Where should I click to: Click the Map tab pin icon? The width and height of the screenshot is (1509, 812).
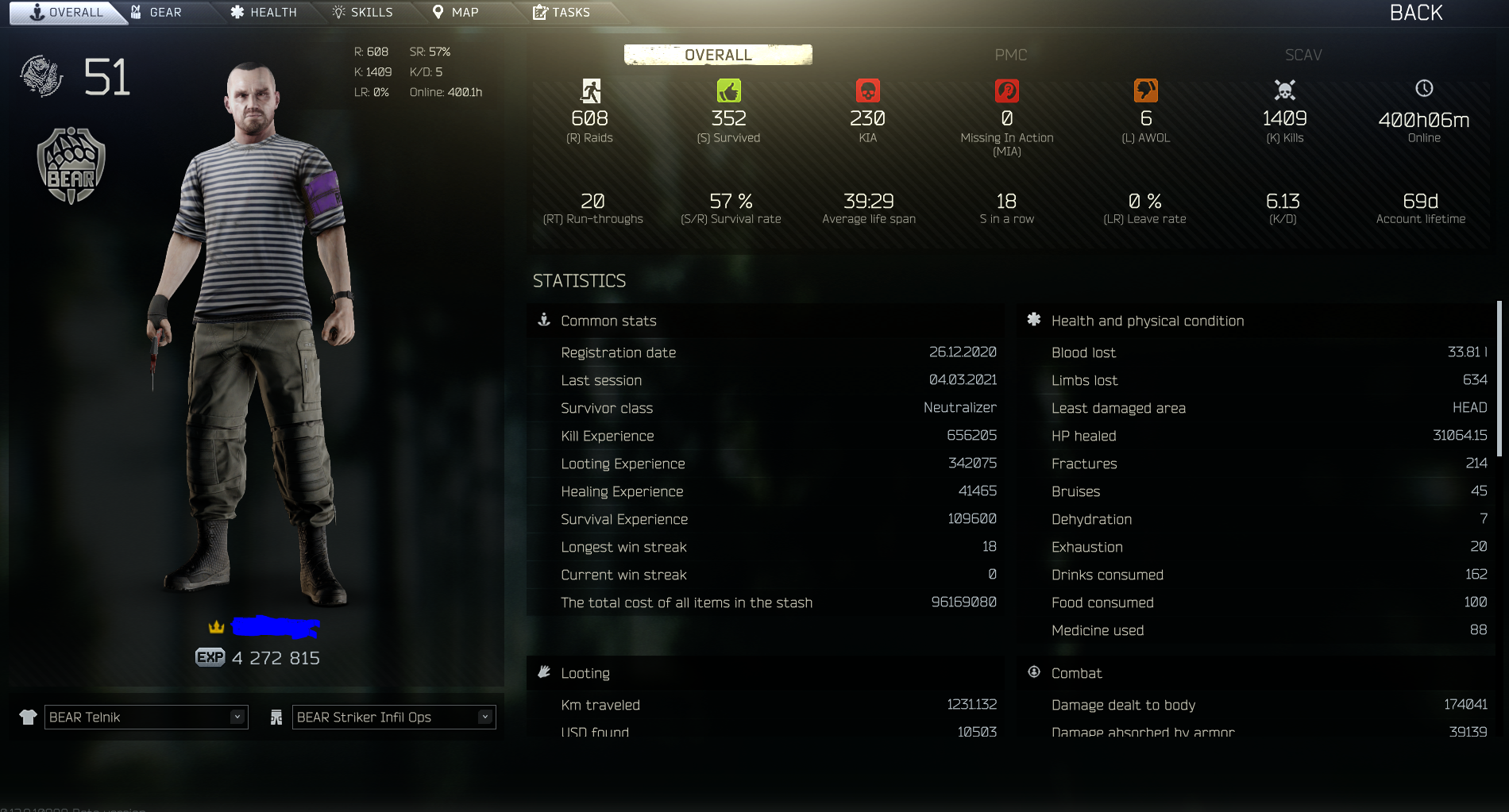438,12
